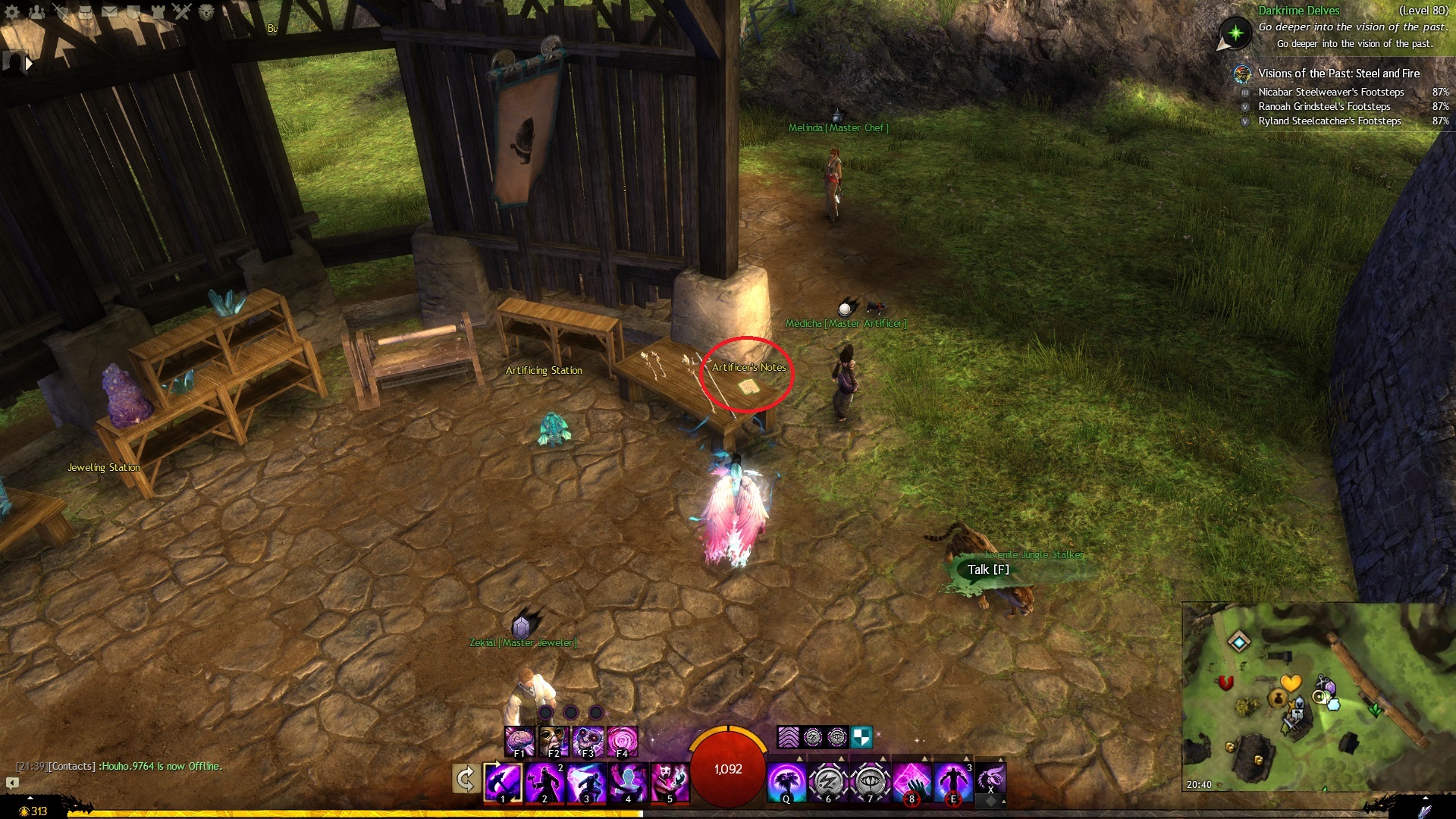Use the masked face shatter skill F2

click(x=554, y=741)
